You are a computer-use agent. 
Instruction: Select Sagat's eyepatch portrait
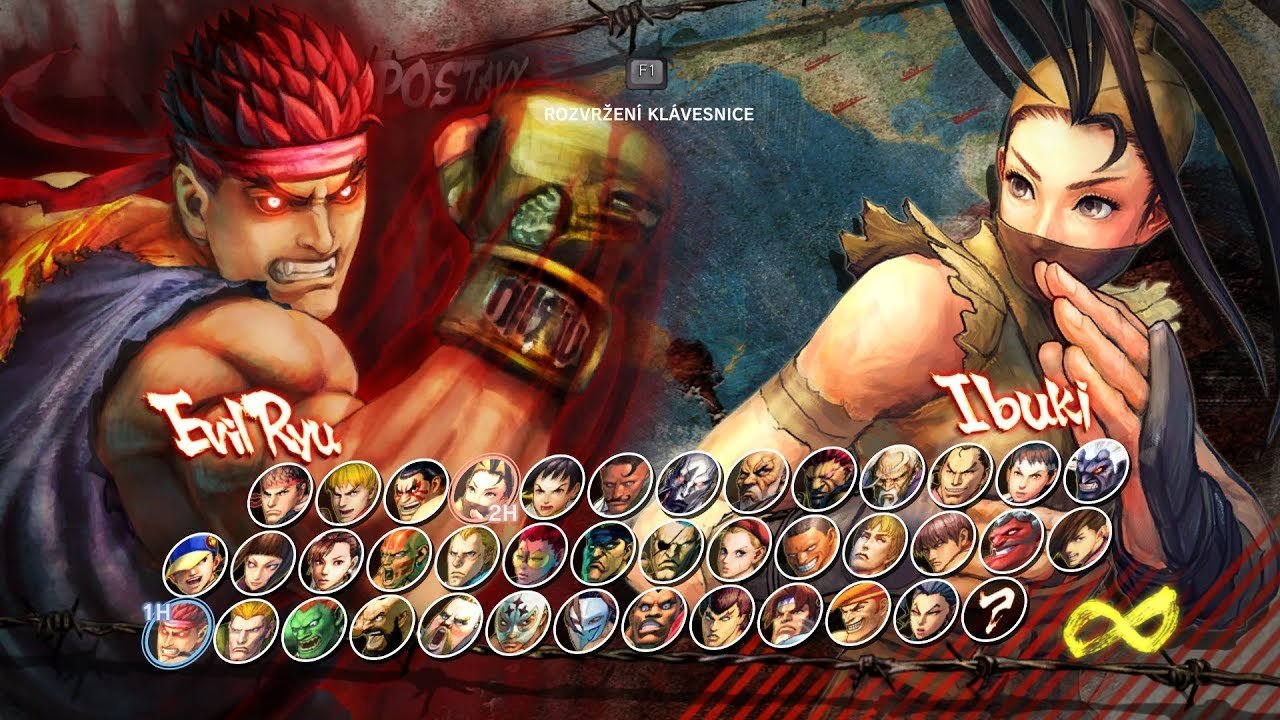pos(672,551)
